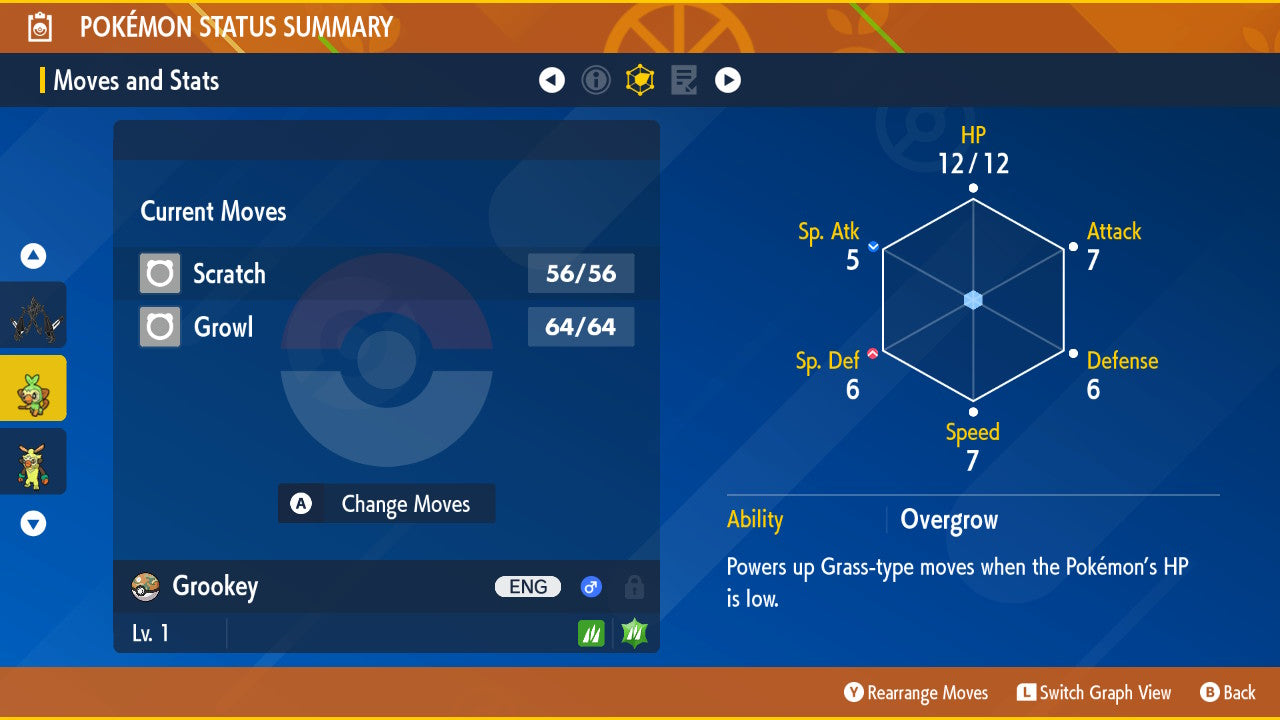
Task: Select the Thwackey thumbnail in the sidebar
Action: 33,461
